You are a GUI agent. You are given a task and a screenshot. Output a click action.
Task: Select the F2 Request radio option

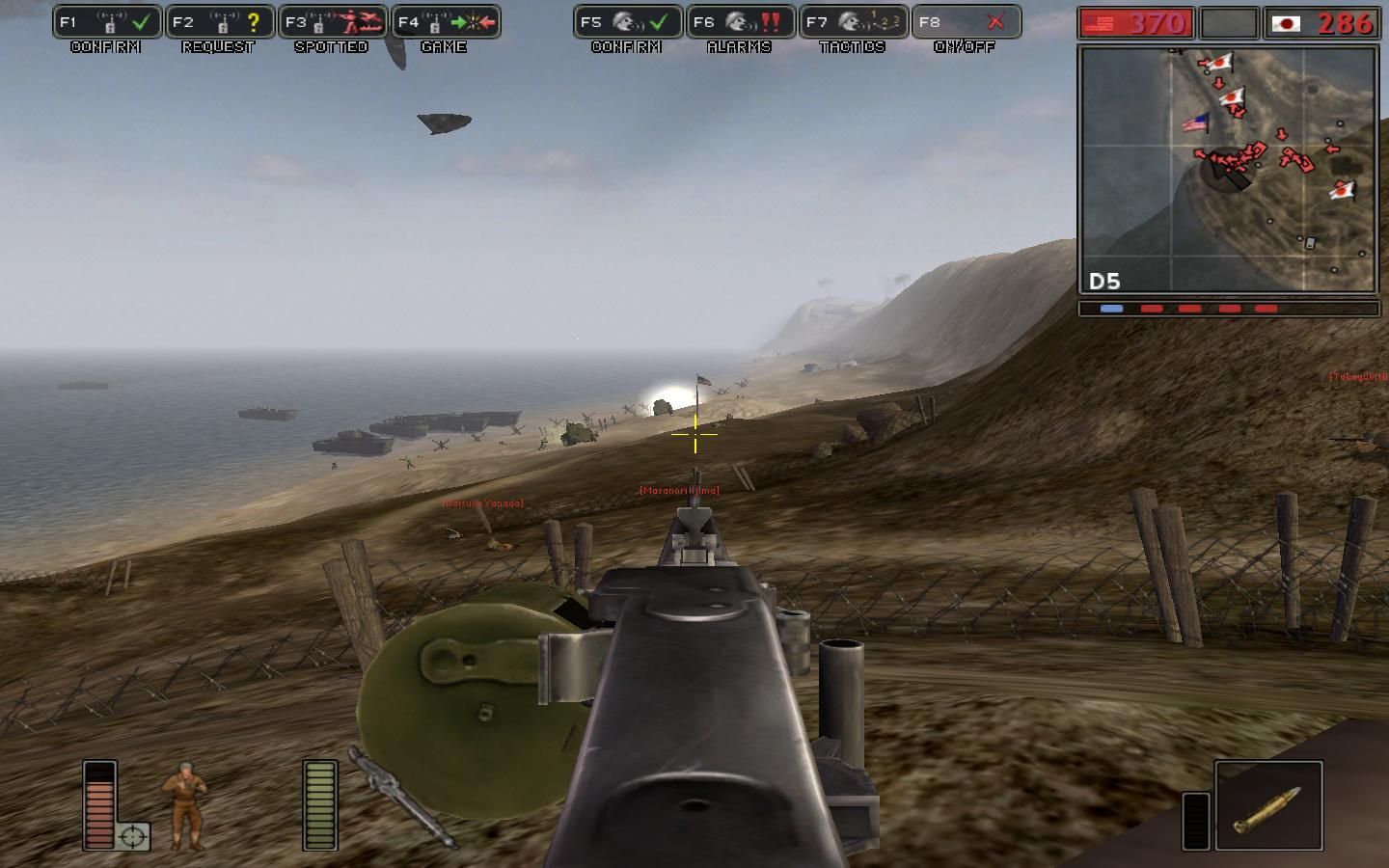click(x=219, y=22)
